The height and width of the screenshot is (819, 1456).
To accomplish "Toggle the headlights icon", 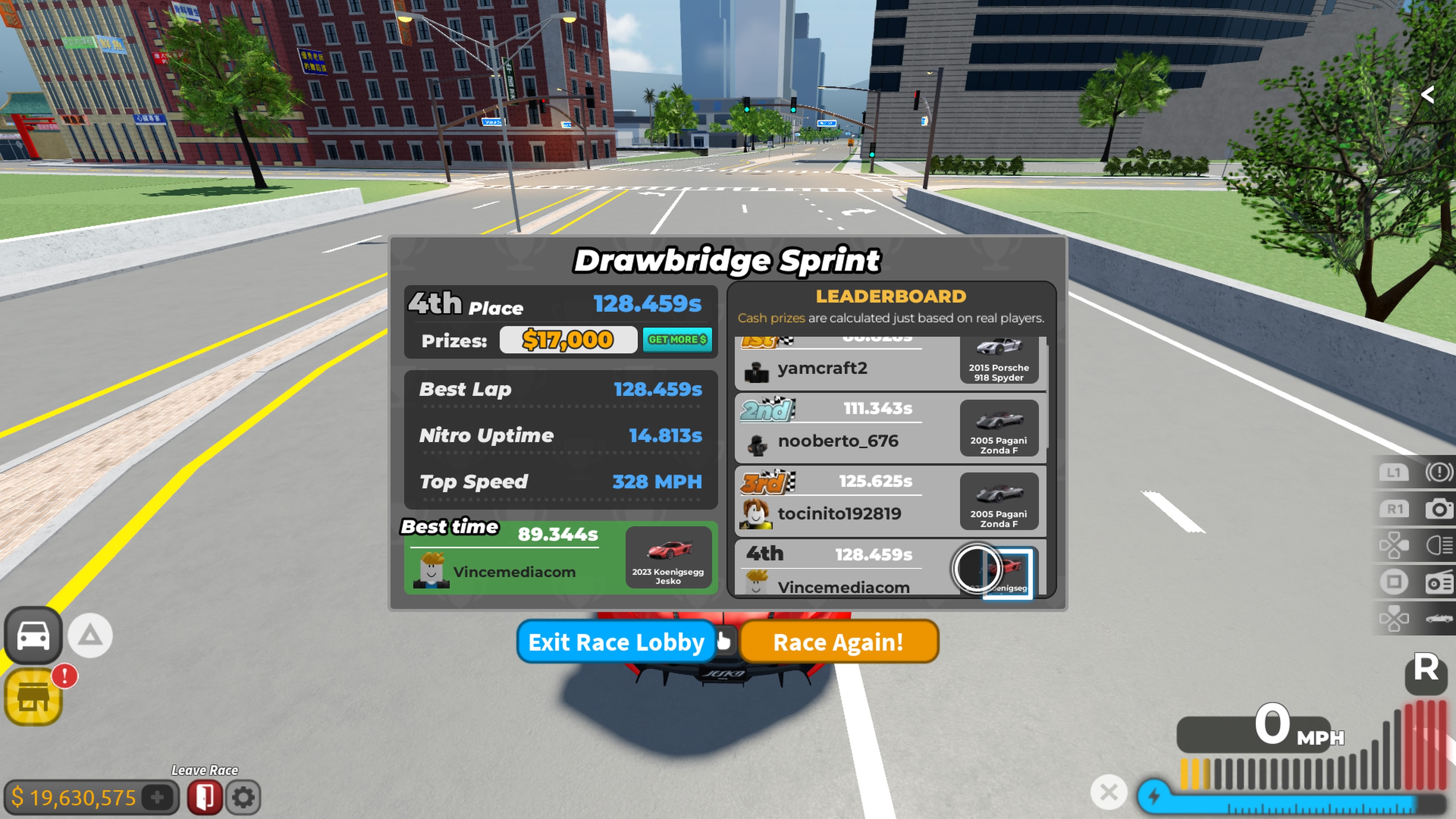I will click(1438, 546).
